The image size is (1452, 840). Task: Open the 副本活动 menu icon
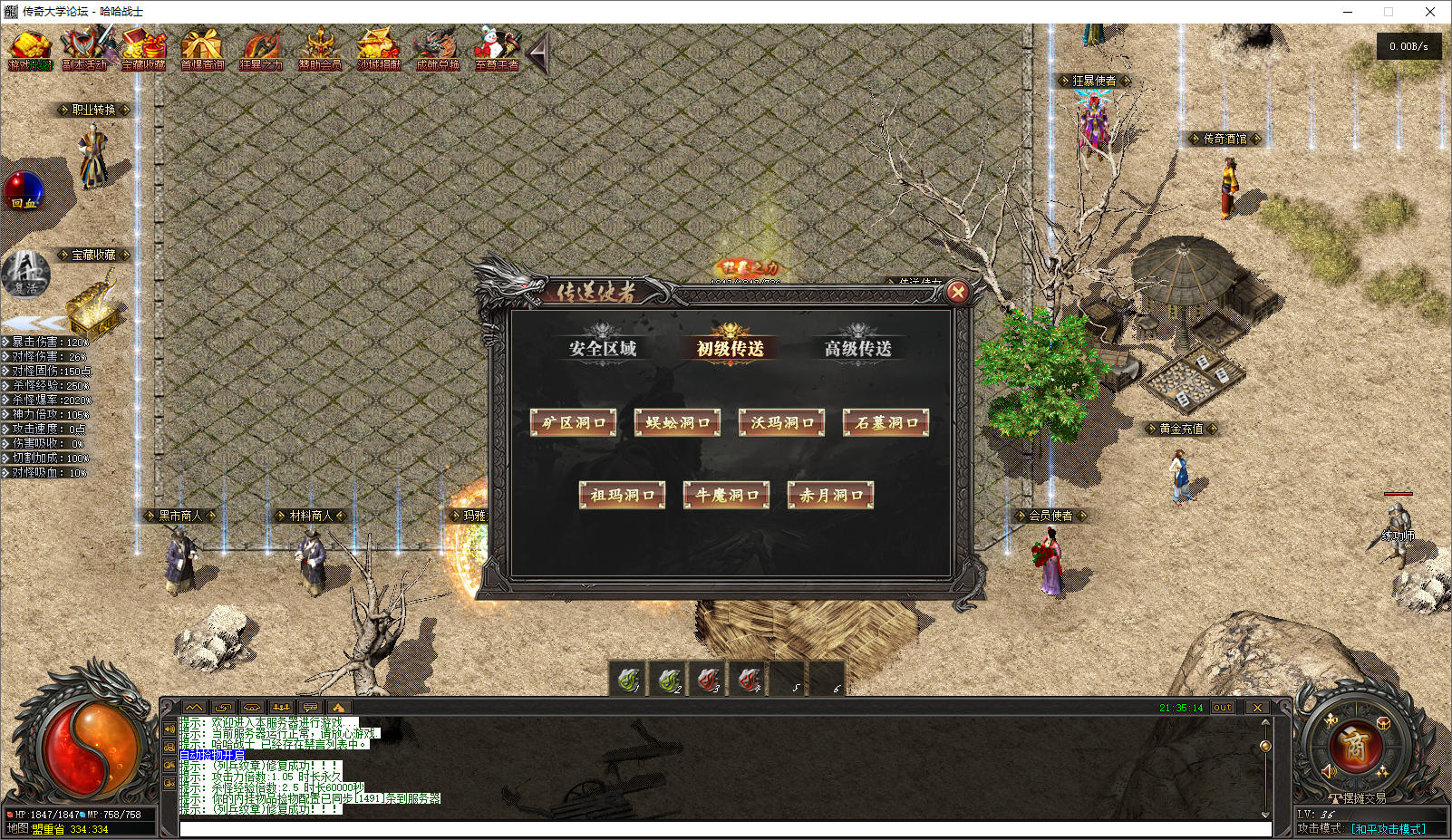point(86,49)
